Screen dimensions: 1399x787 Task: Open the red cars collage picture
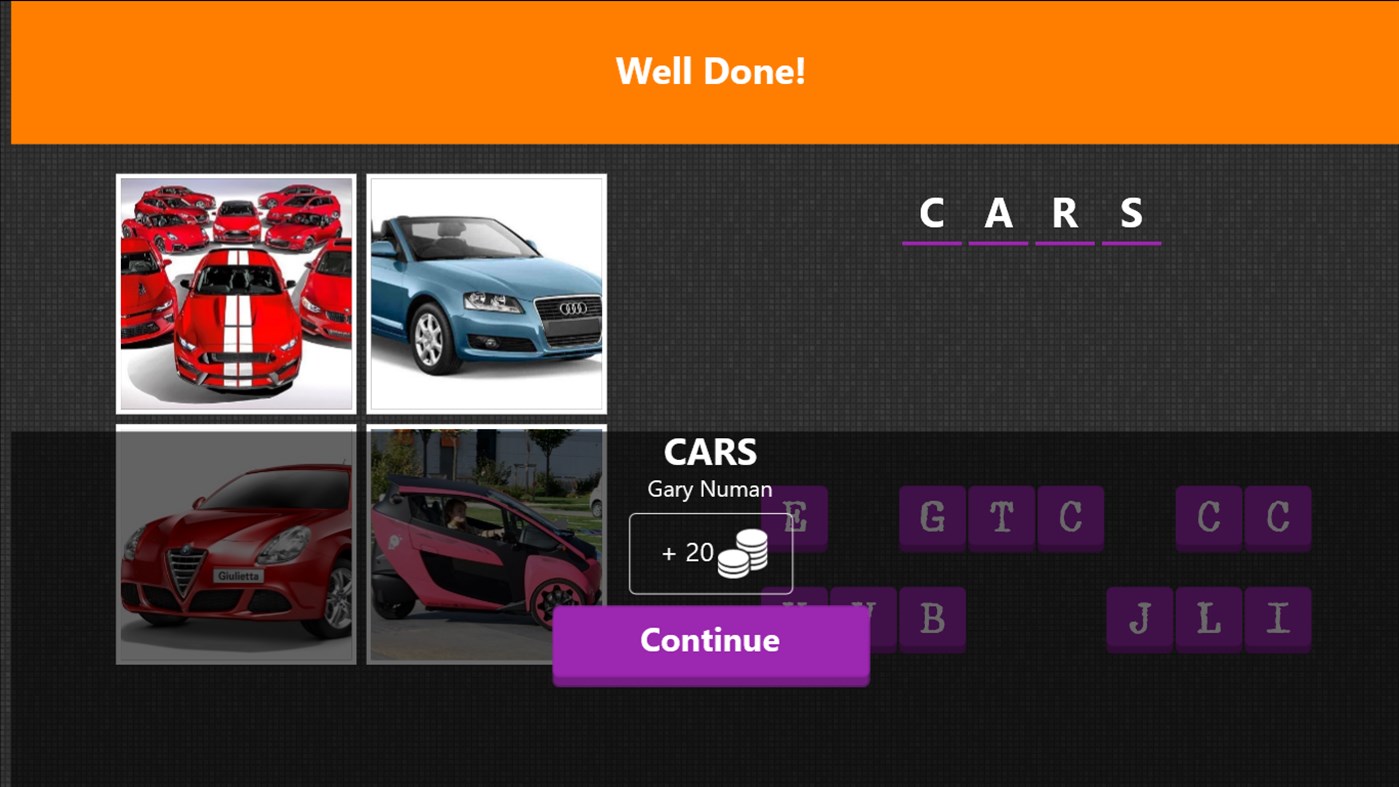[x=235, y=293]
